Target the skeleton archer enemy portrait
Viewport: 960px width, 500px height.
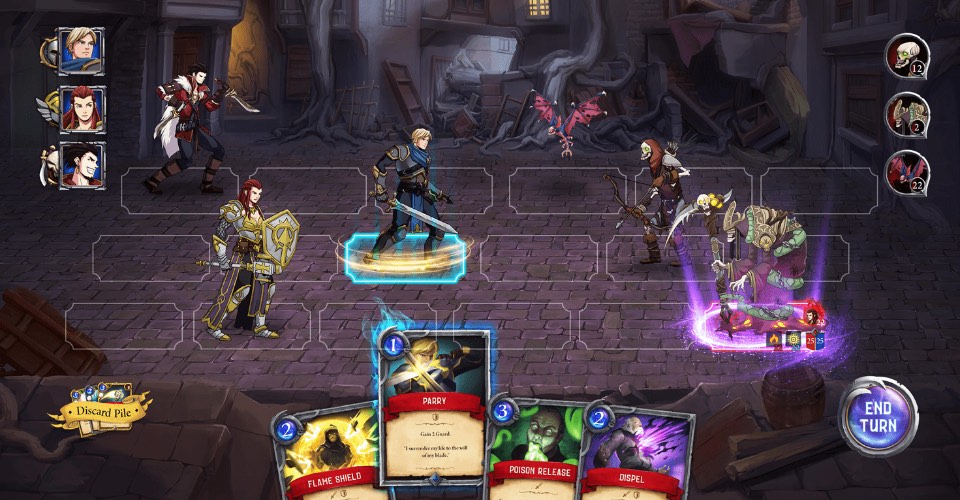(907, 114)
